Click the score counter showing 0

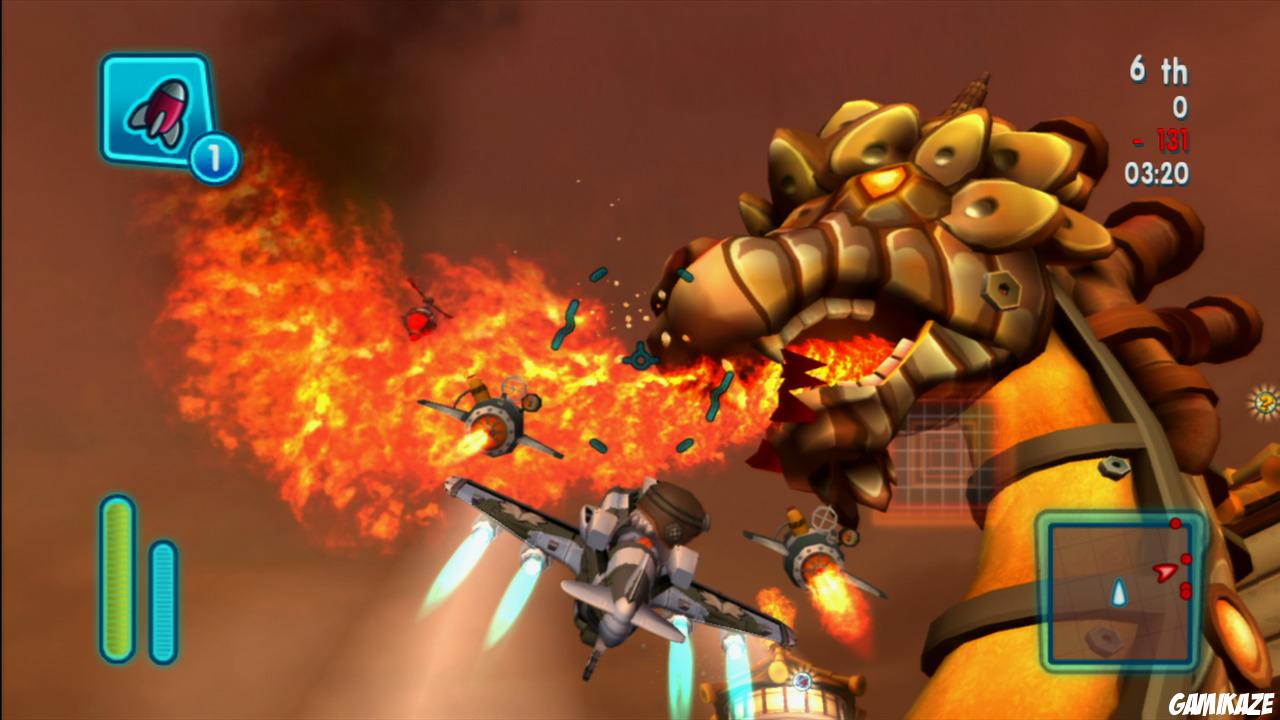pyautogui.click(x=1178, y=104)
